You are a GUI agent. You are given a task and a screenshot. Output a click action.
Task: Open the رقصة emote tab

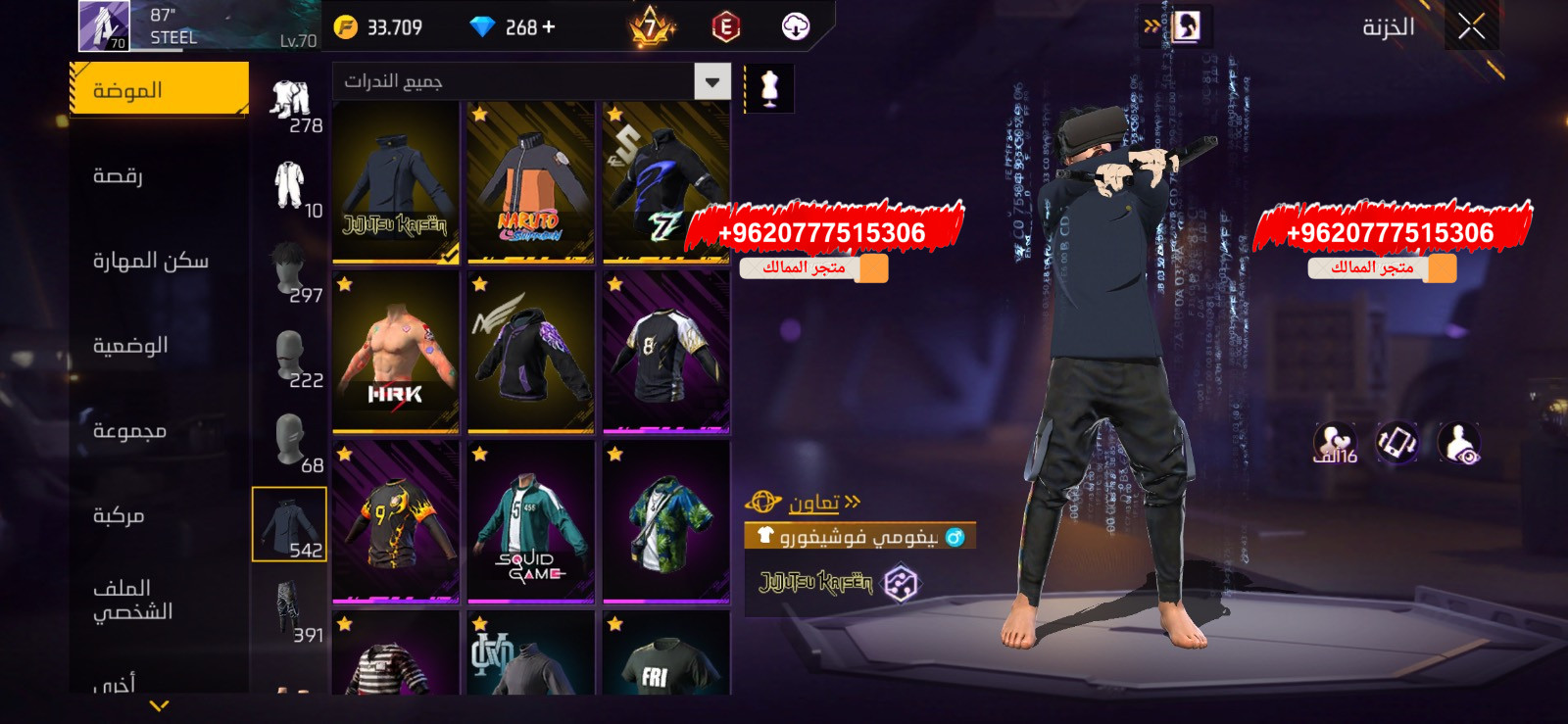[119, 175]
